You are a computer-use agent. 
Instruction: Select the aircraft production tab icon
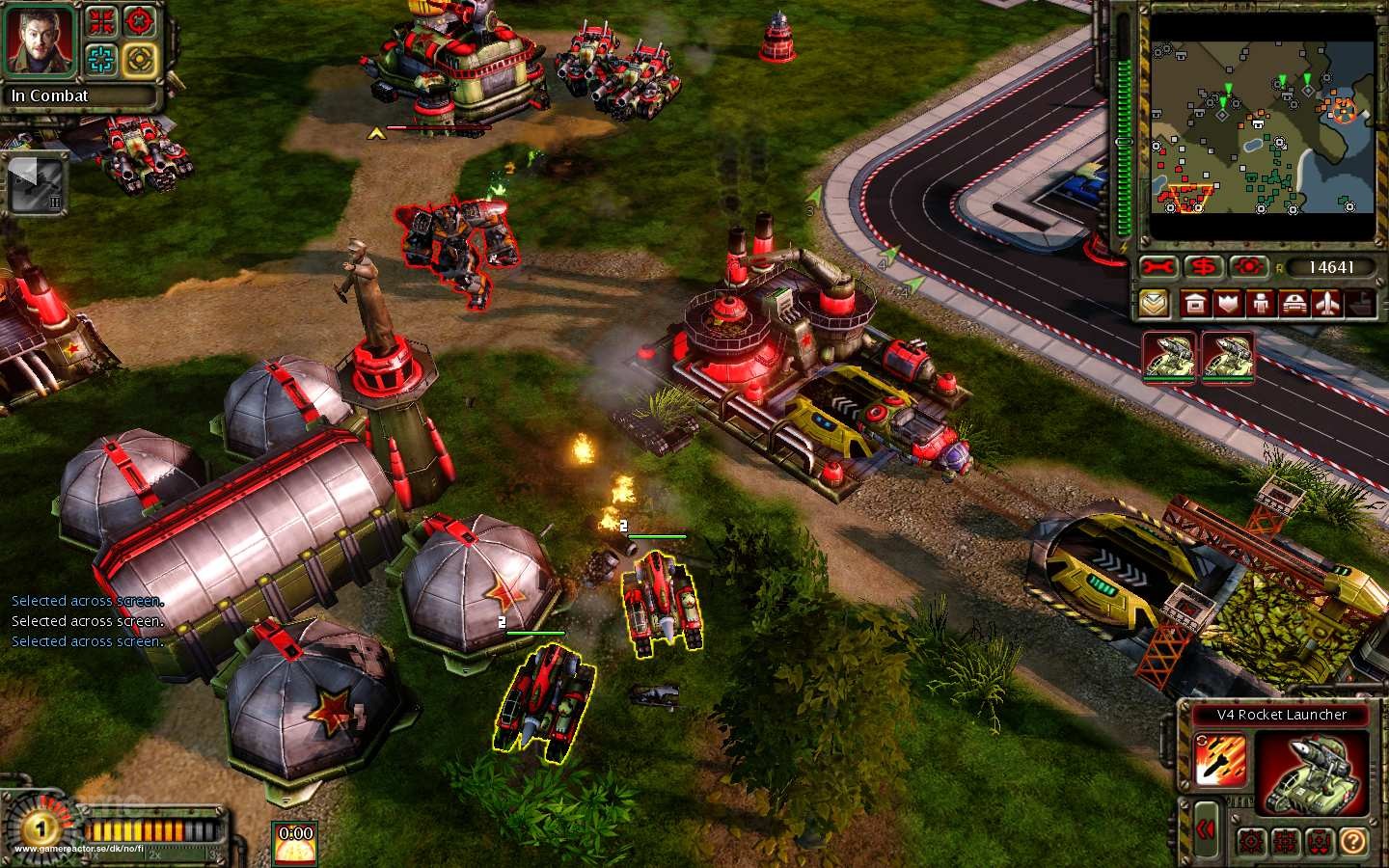(x=1328, y=303)
